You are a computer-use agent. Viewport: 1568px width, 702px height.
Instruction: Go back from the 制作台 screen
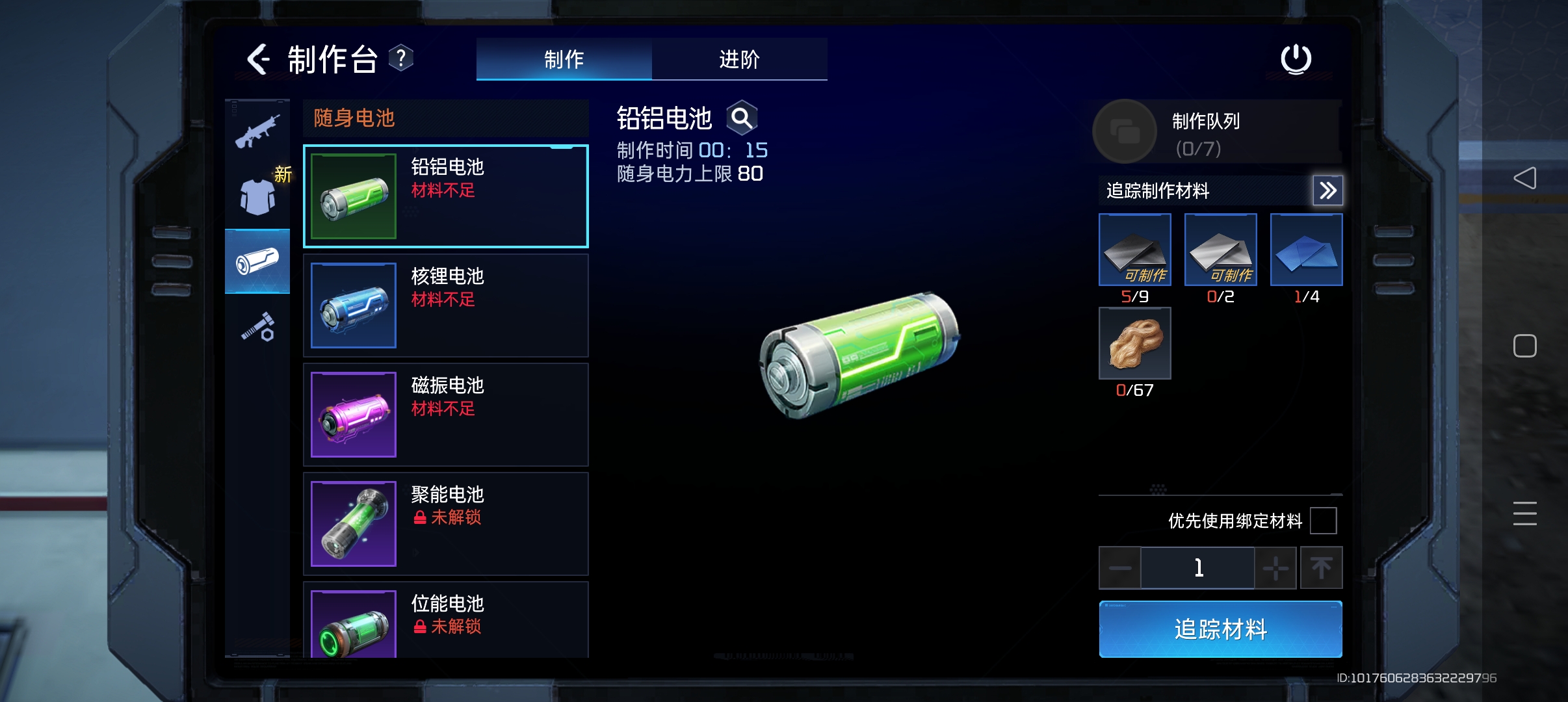click(x=258, y=59)
